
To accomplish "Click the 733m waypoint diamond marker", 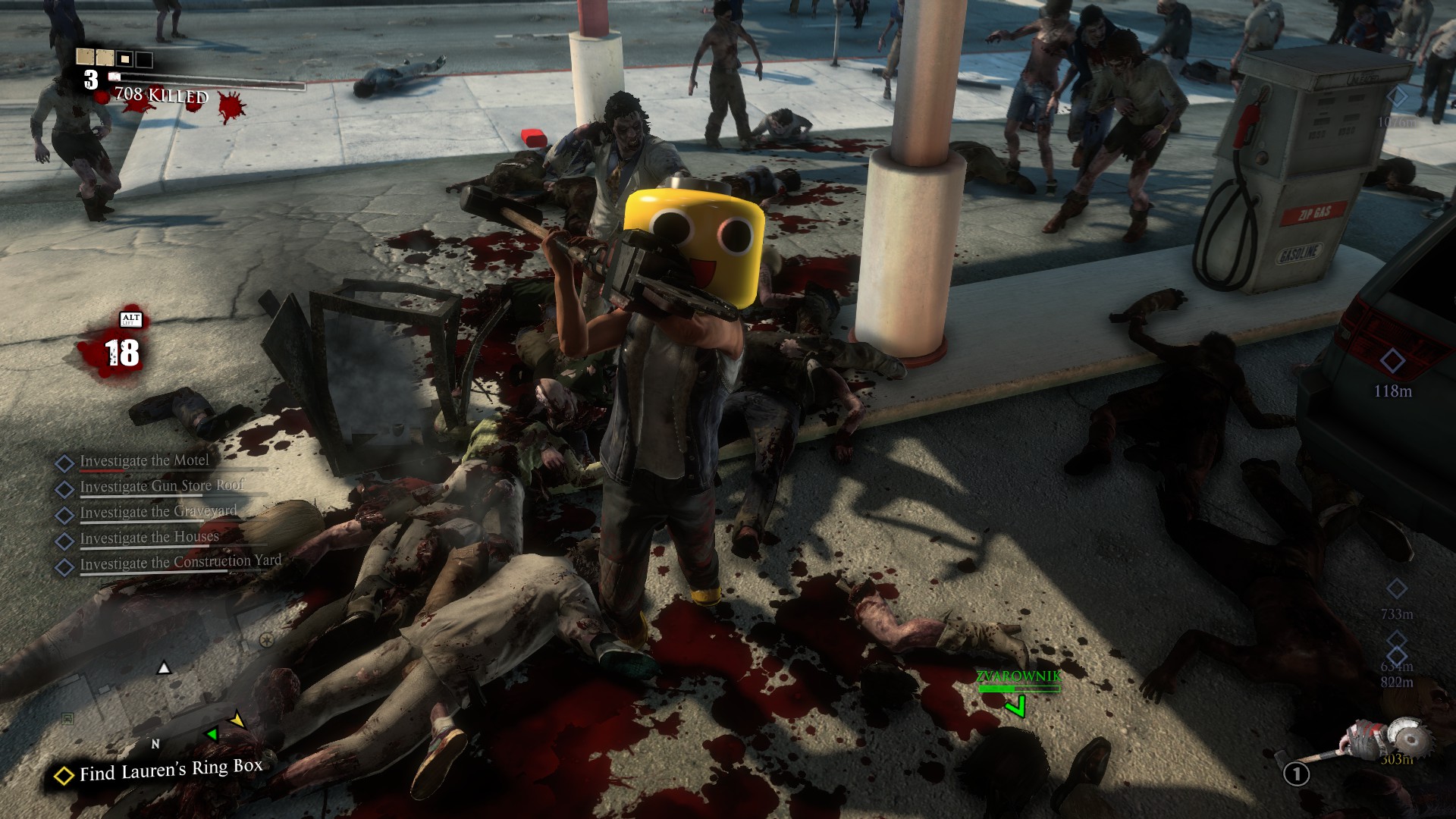I will (x=1396, y=589).
